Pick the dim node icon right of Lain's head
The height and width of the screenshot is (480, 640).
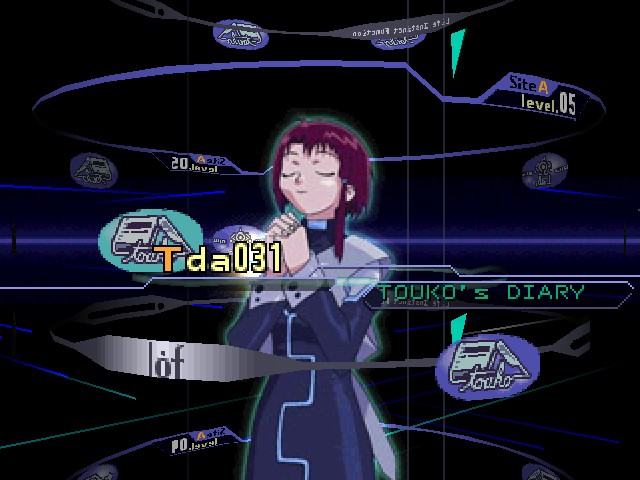pos(545,170)
